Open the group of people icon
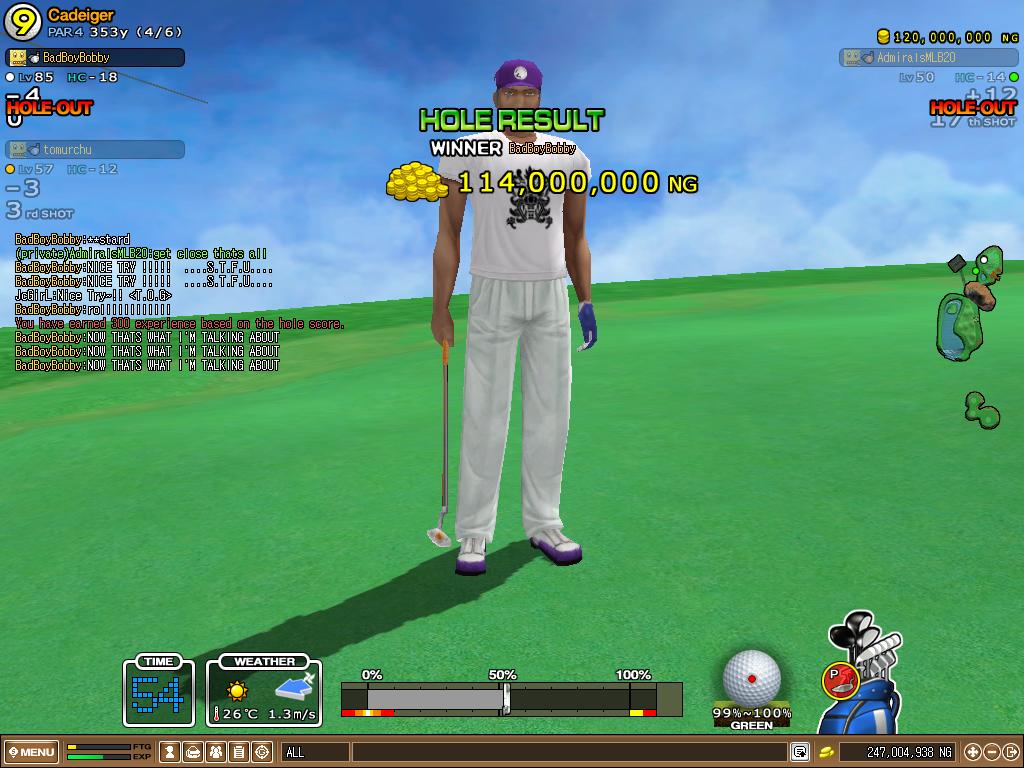 [217, 752]
